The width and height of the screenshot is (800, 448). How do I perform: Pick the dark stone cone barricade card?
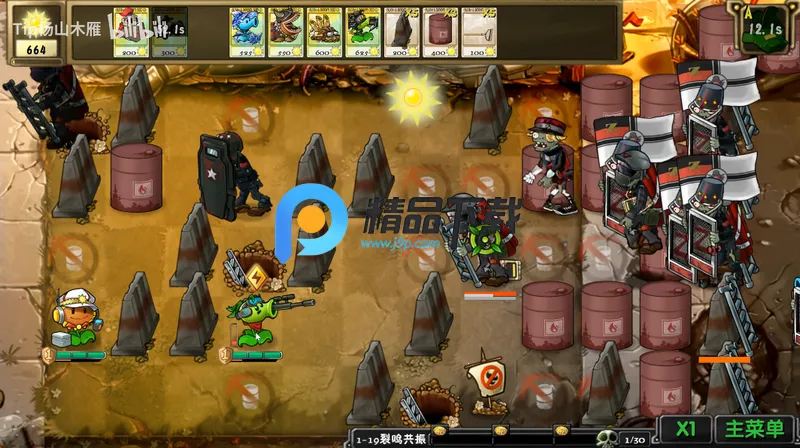tap(401, 32)
